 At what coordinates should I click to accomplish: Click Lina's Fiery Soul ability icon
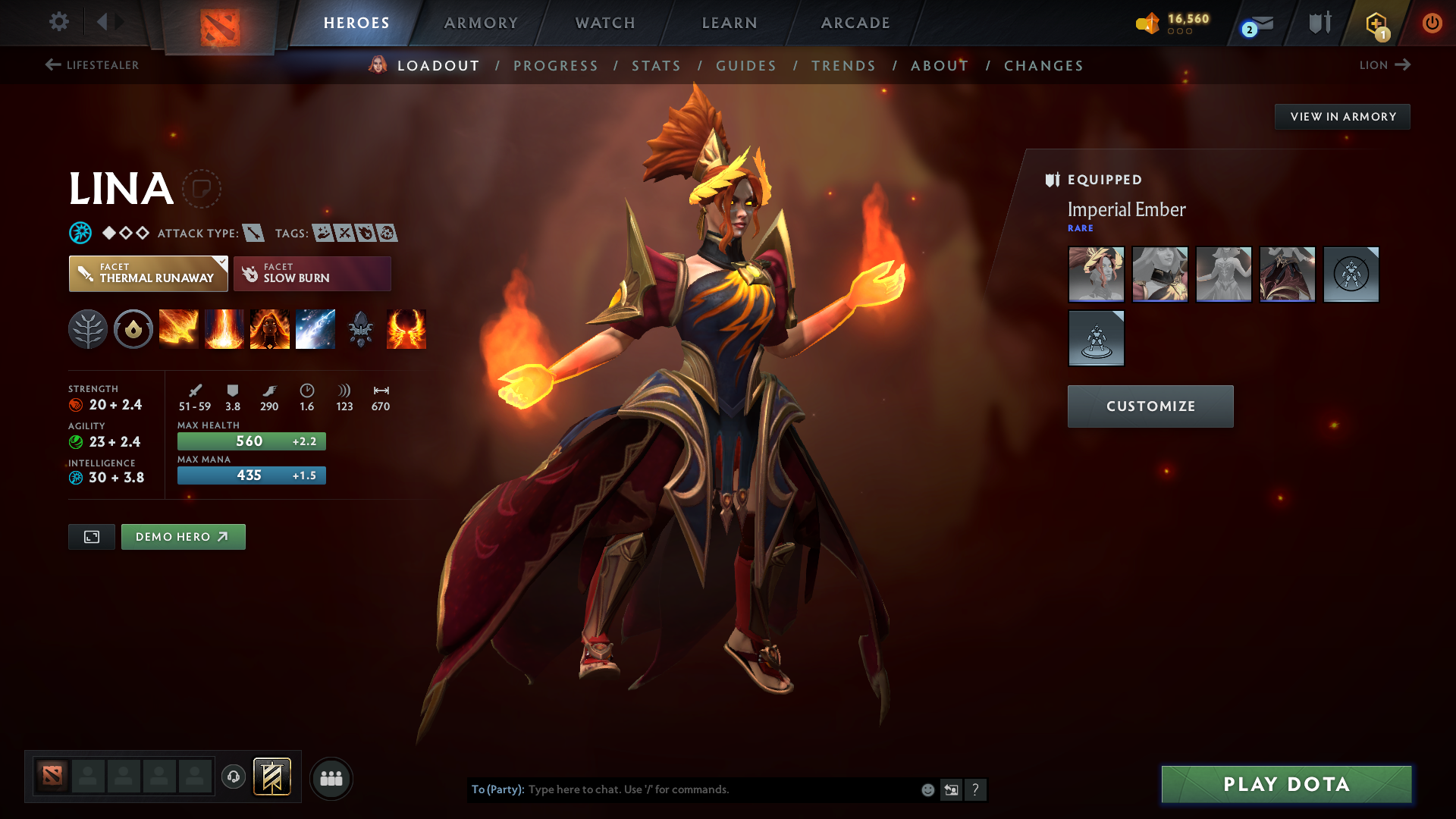[x=270, y=328]
